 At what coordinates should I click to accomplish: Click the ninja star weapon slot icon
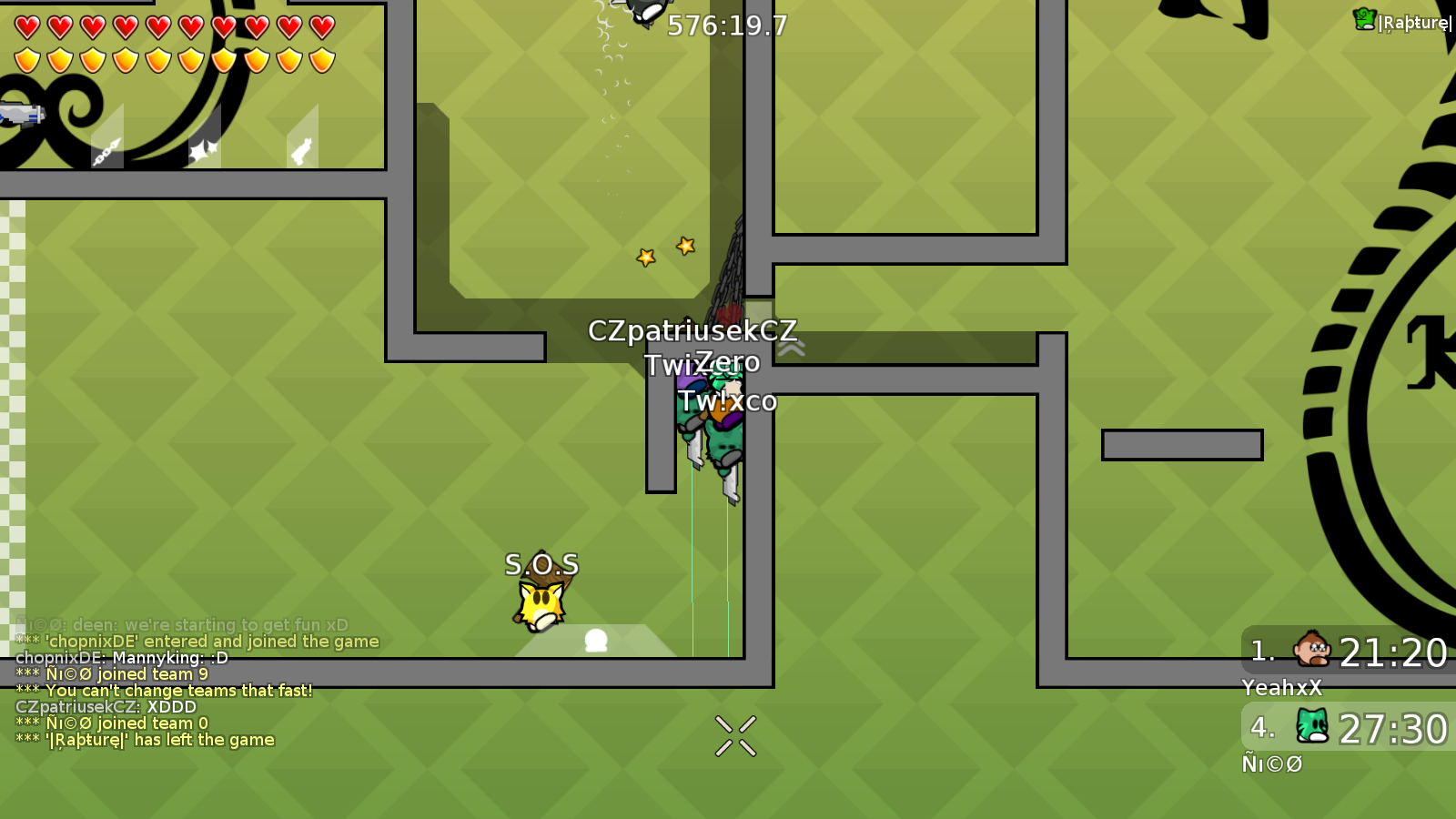pyautogui.click(x=205, y=148)
